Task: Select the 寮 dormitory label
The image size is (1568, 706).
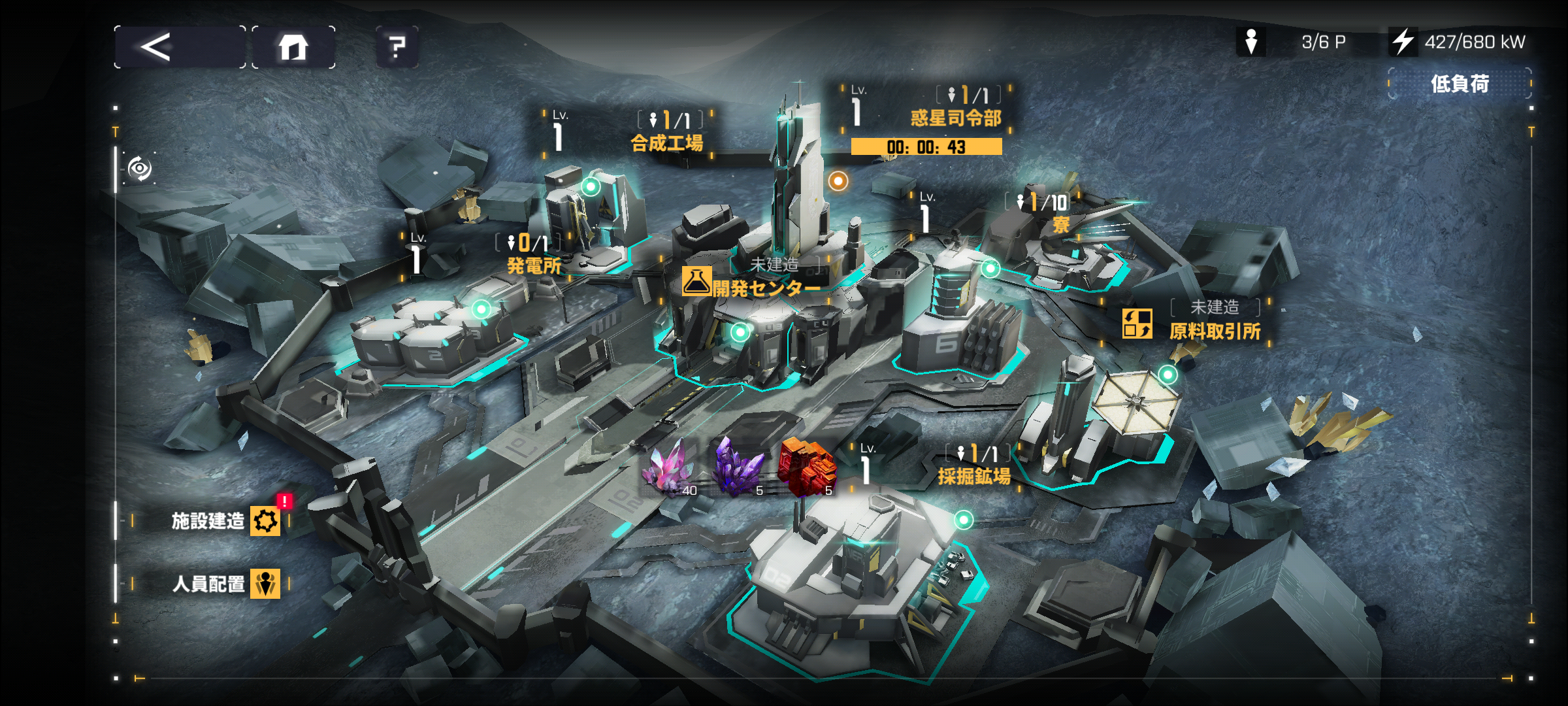Action: pos(1060,224)
